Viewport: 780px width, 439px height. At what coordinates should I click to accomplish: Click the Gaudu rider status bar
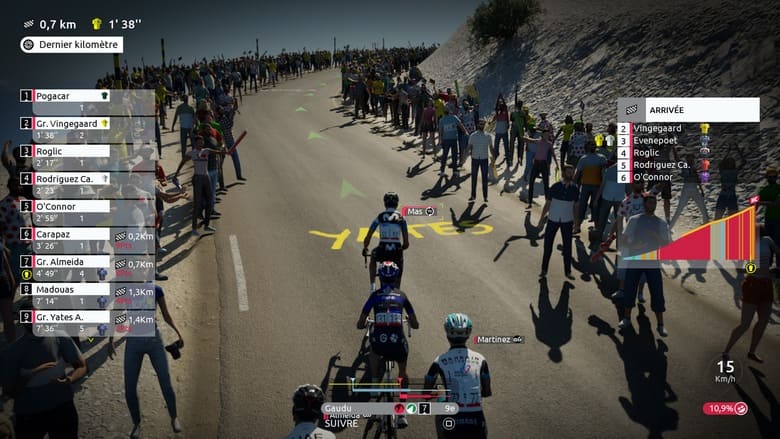(390, 408)
